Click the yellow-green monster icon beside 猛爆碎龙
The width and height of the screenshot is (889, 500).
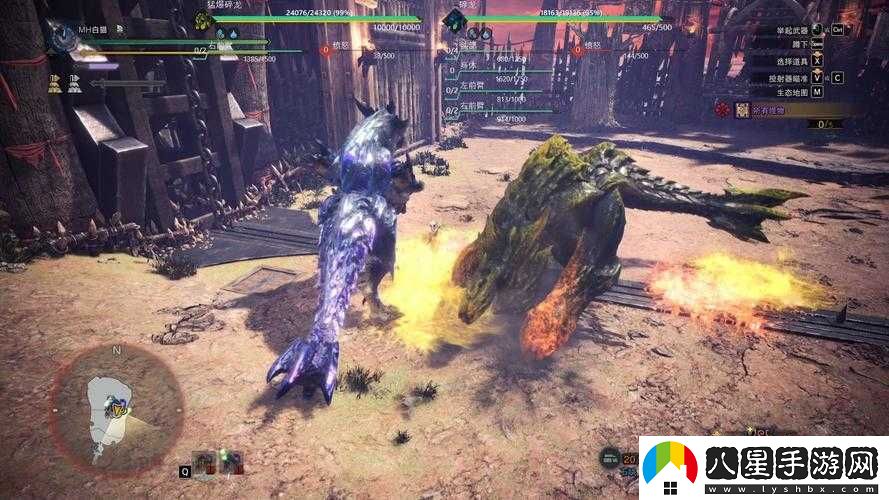[x=203, y=21]
